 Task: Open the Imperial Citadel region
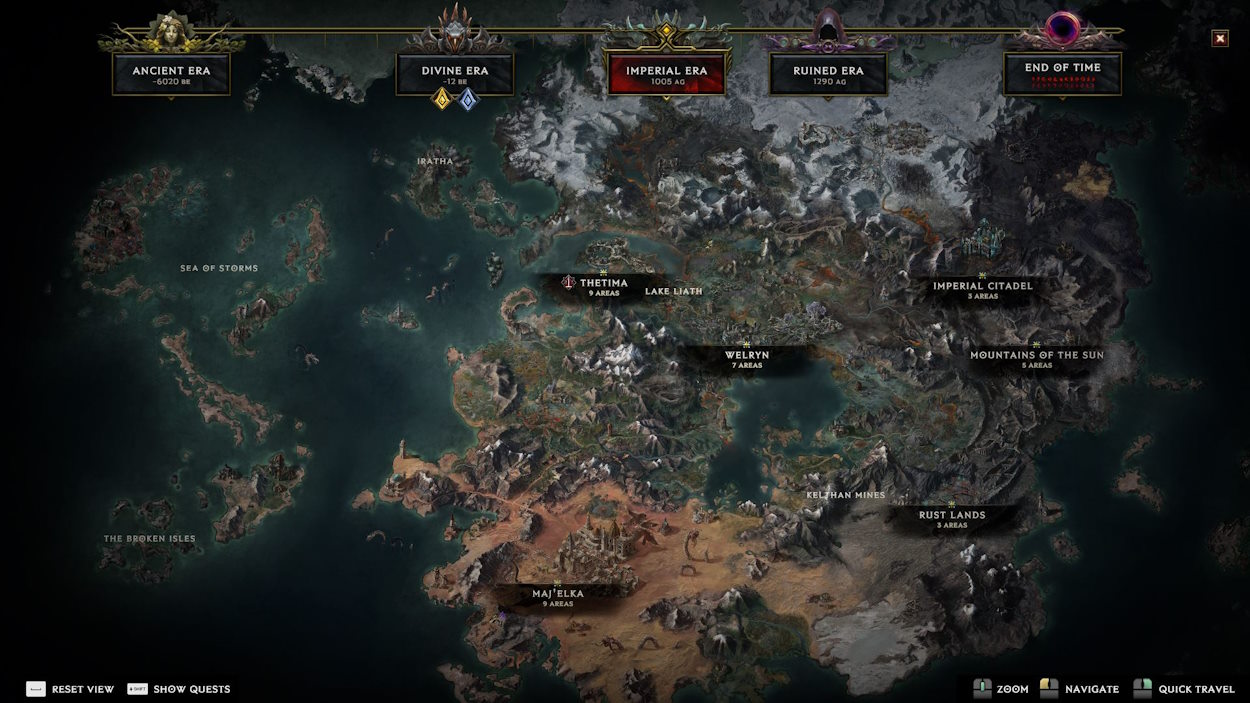[x=982, y=289]
